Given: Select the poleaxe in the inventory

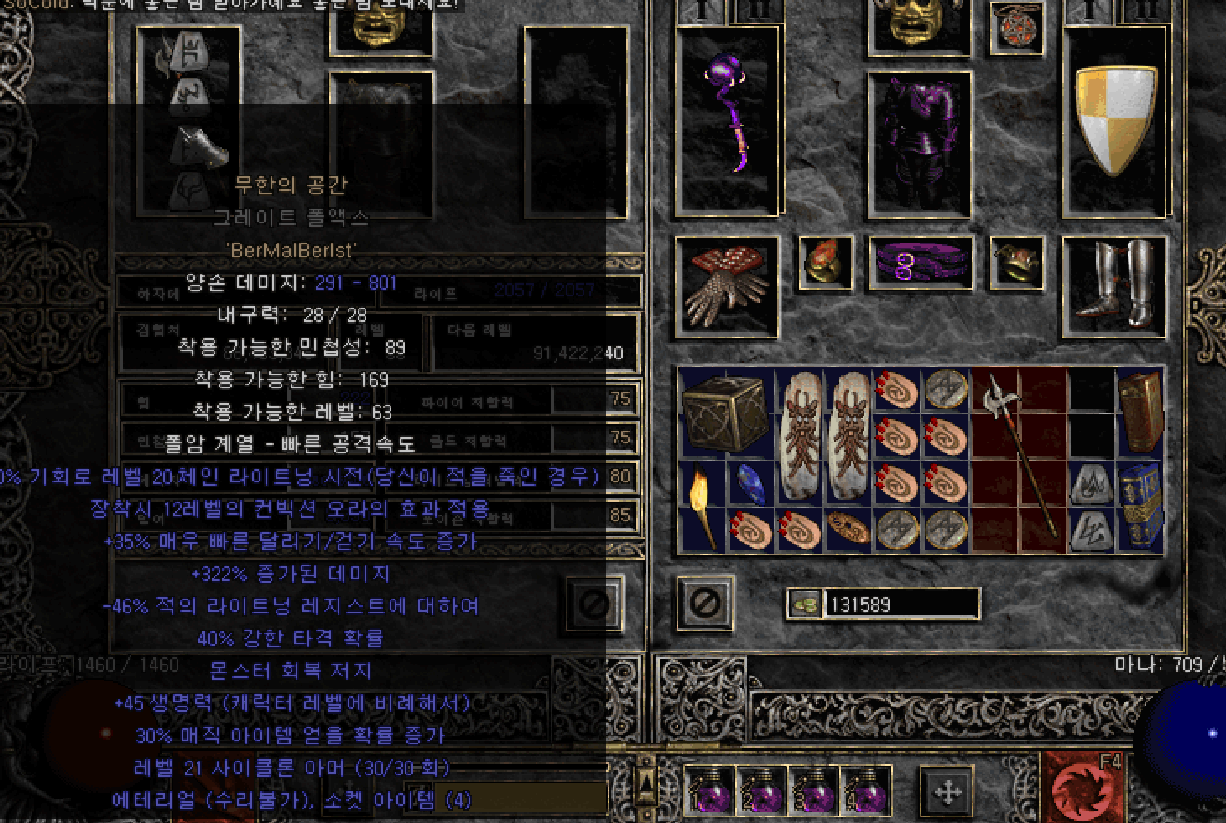Looking at the screenshot, I should point(1016,458).
